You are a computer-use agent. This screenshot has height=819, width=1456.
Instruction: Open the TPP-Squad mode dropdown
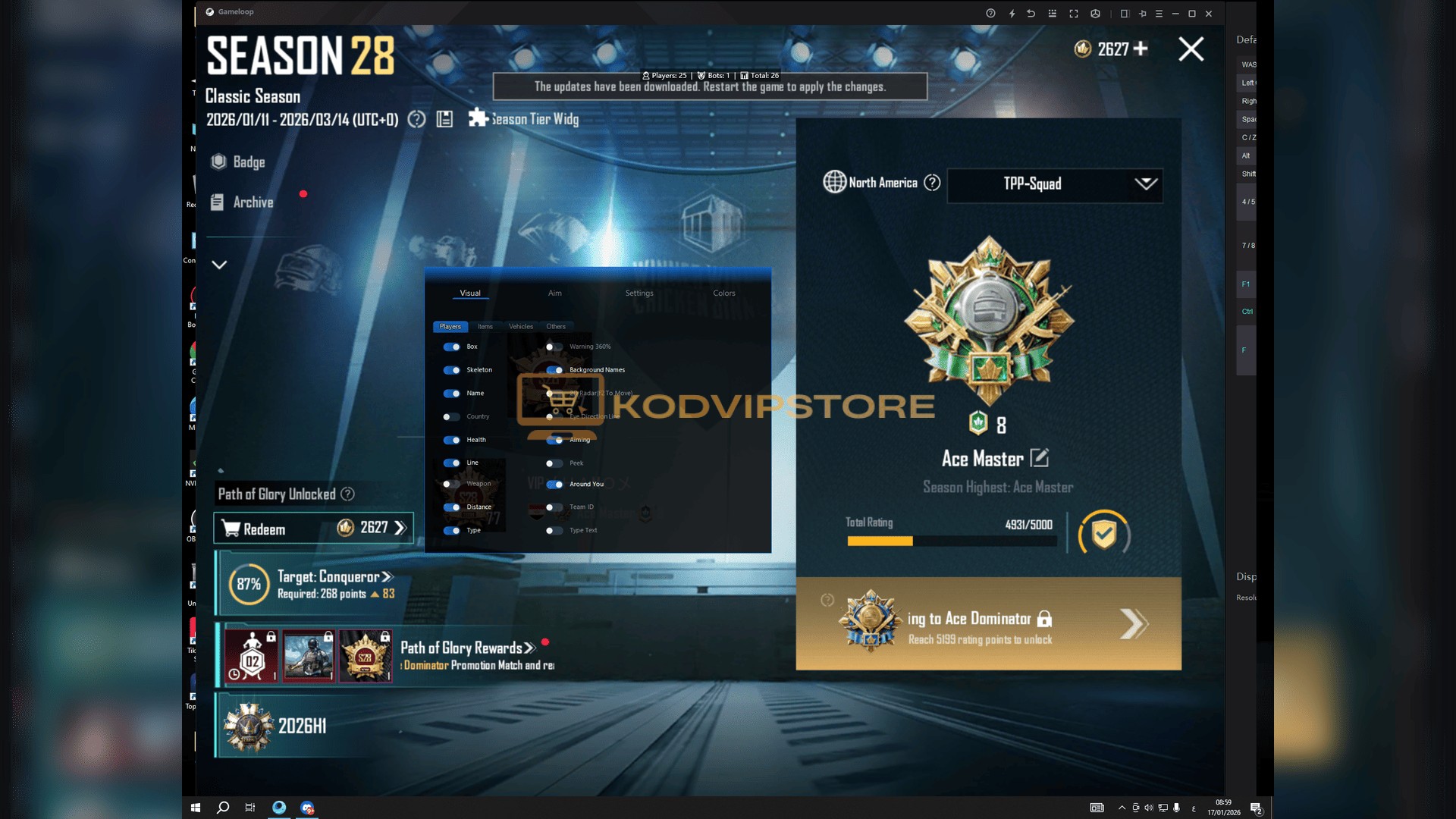point(1053,184)
